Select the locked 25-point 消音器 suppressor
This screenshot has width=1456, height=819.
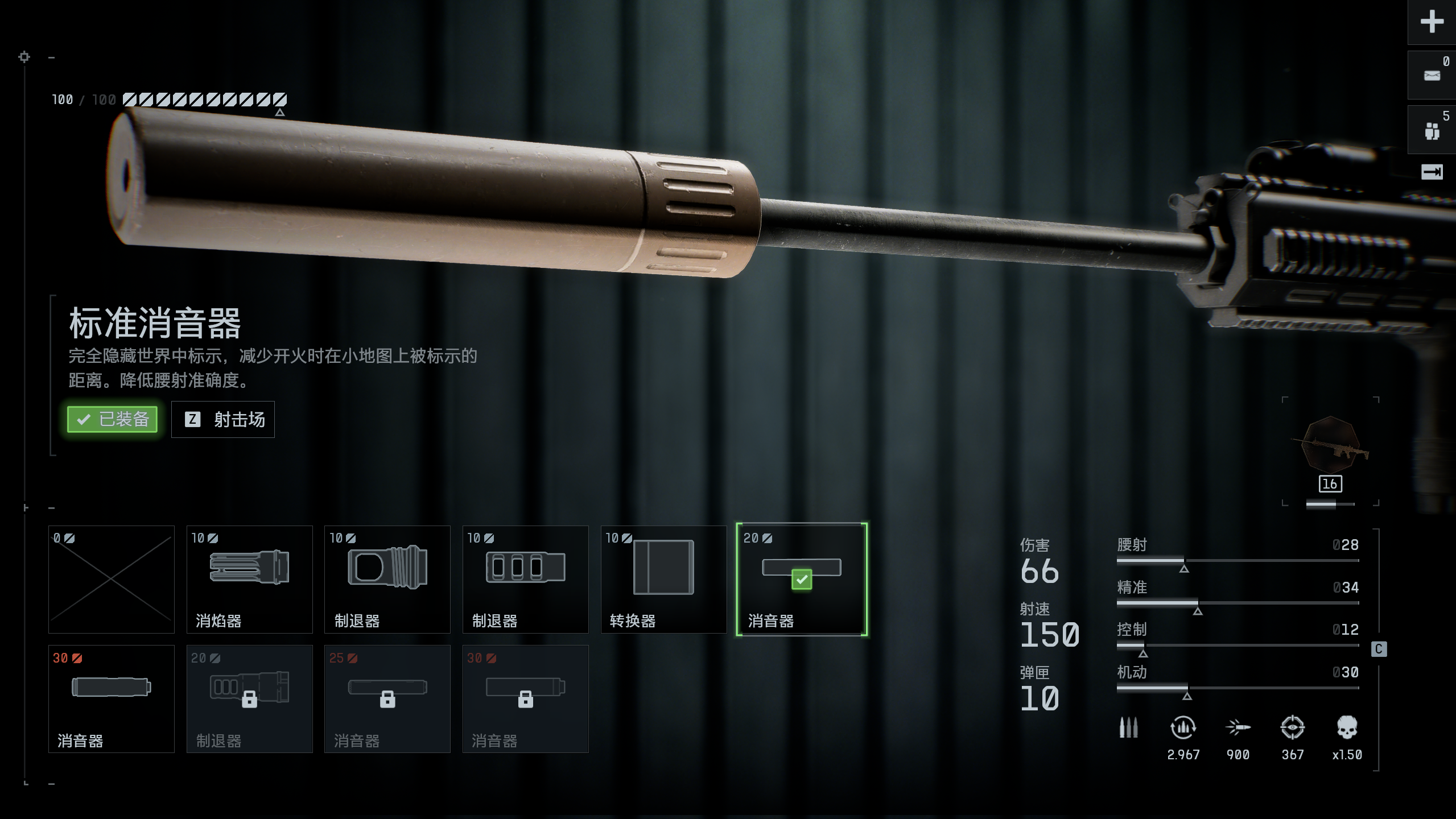point(387,698)
